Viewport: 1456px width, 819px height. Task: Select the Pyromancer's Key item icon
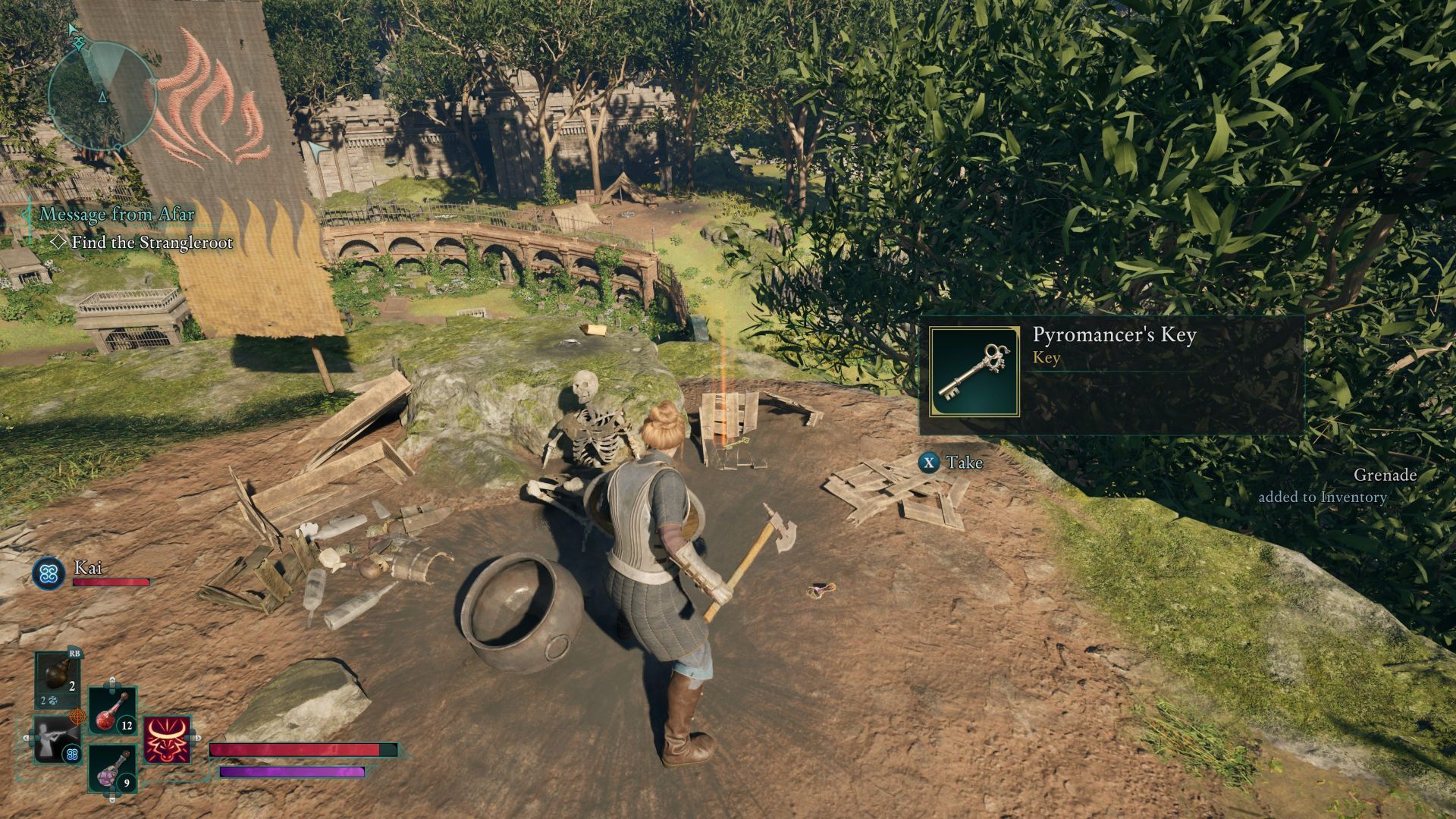click(974, 372)
